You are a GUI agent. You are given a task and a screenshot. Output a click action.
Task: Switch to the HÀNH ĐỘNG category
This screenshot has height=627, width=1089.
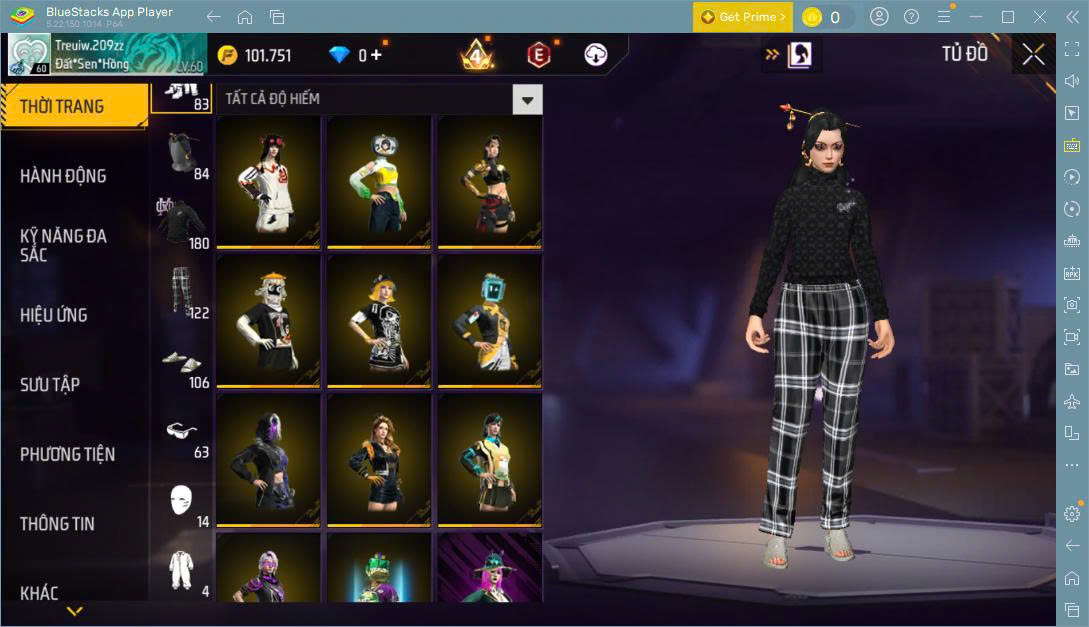pos(63,176)
